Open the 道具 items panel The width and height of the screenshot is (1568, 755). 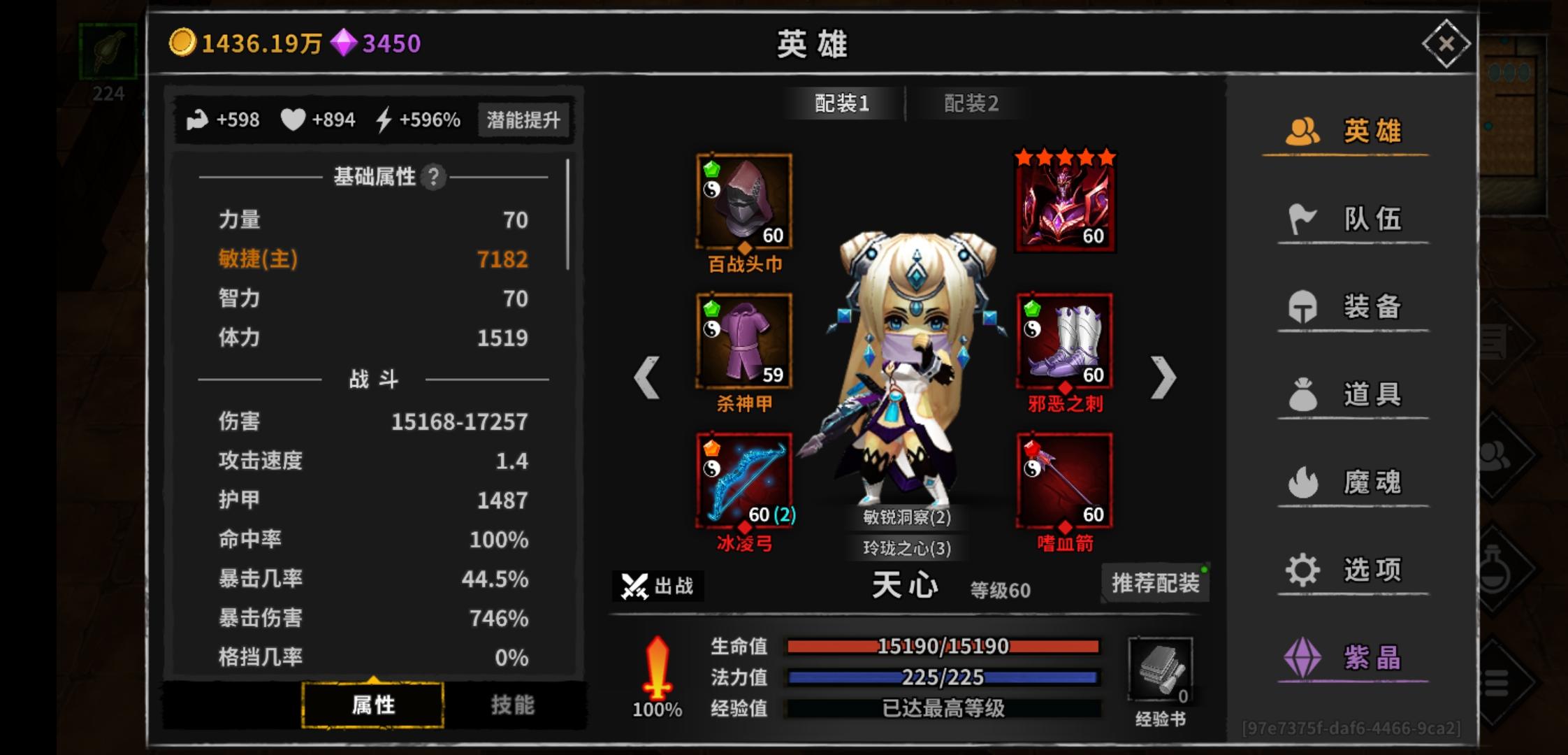pos(1351,394)
